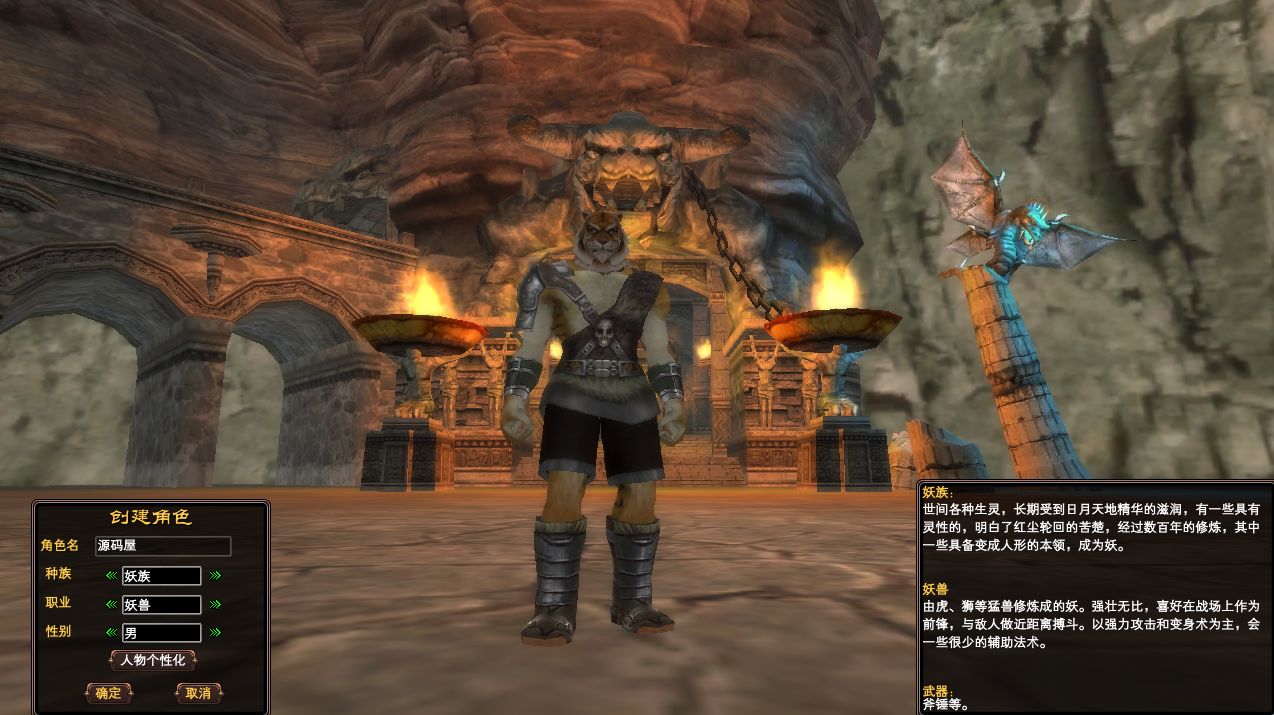Open the 人物个性化 customization button
The width and height of the screenshot is (1274, 715).
click(152, 660)
